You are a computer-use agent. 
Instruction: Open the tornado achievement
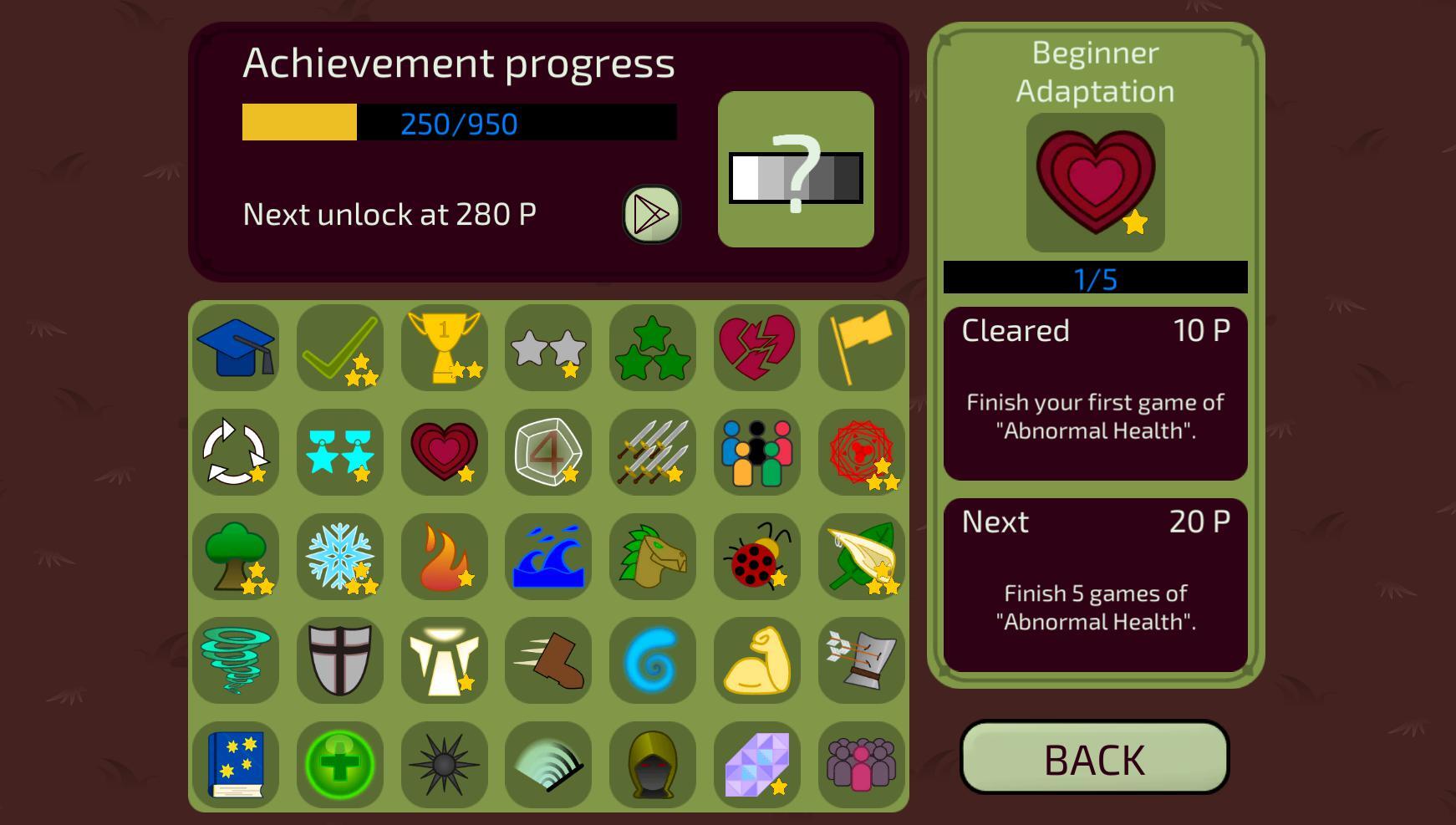pos(236,661)
